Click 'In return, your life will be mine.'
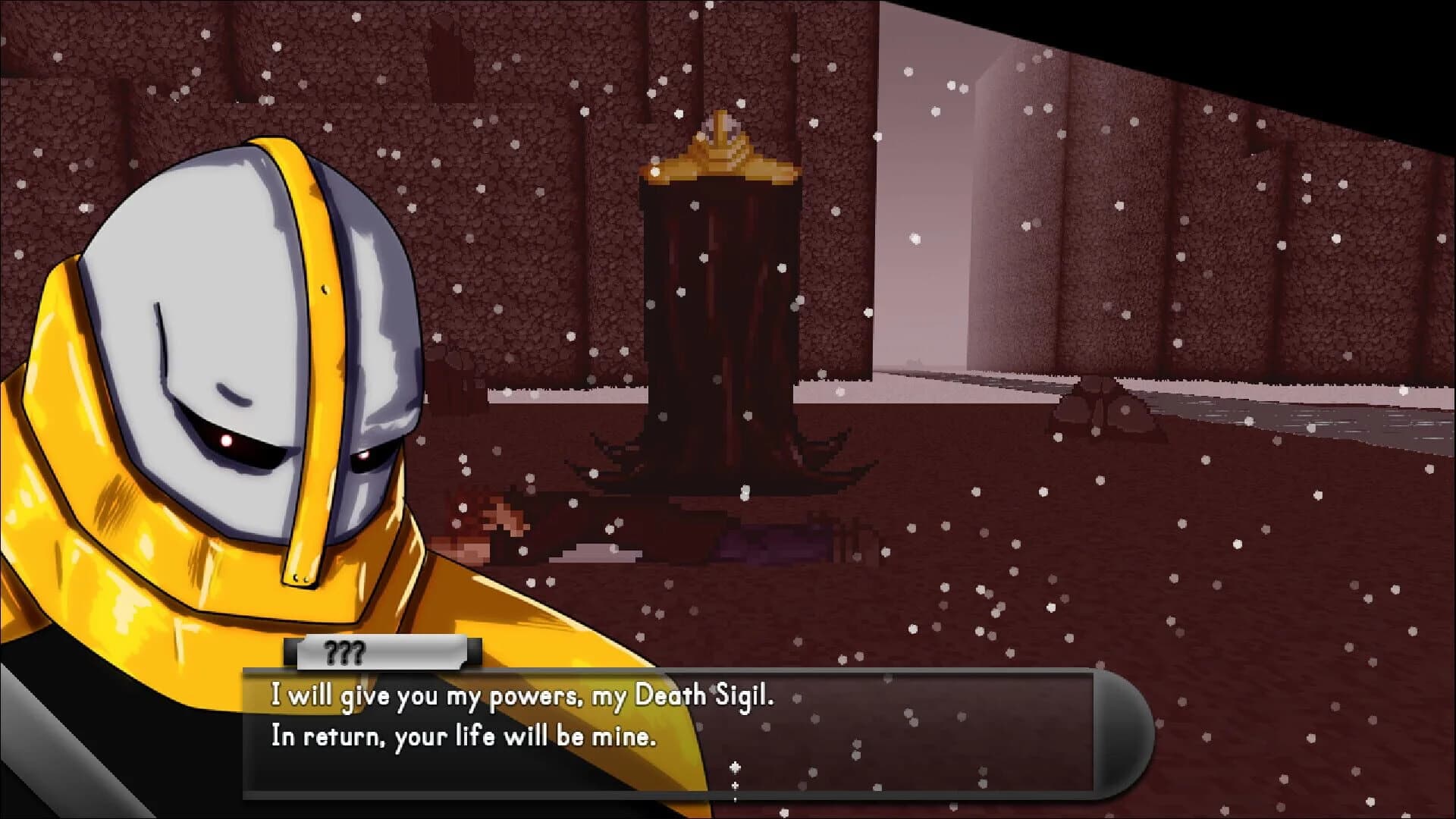 pyautogui.click(x=463, y=737)
